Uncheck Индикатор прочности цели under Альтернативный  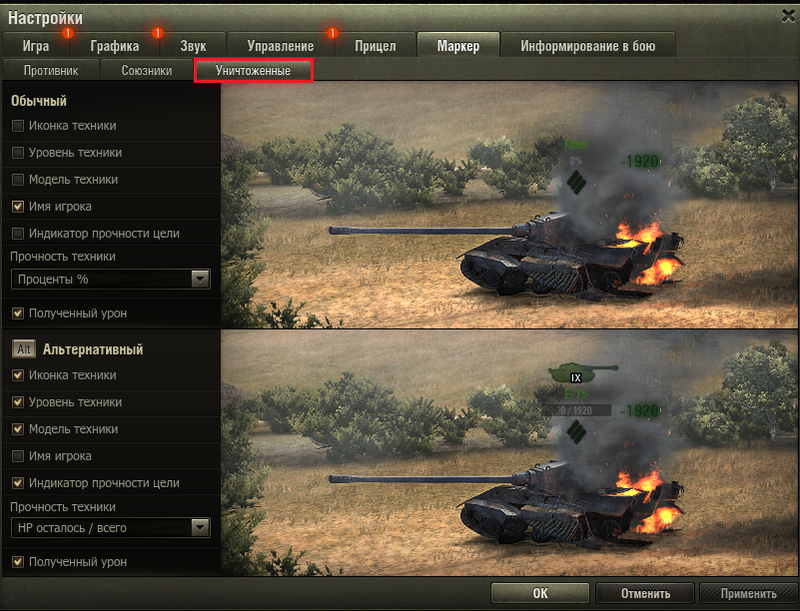point(18,483)
